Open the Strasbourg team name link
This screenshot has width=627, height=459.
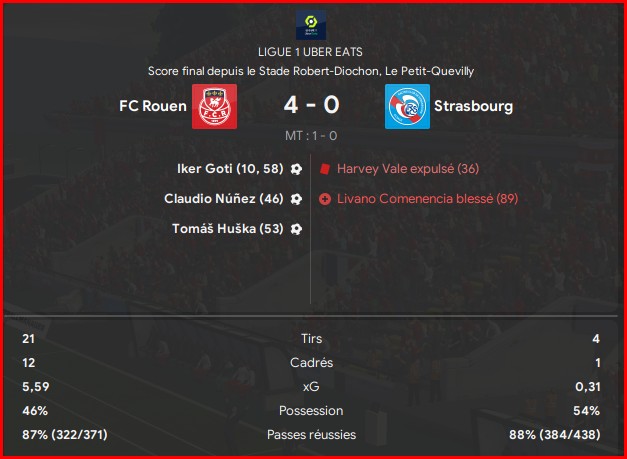coord(473,105)
